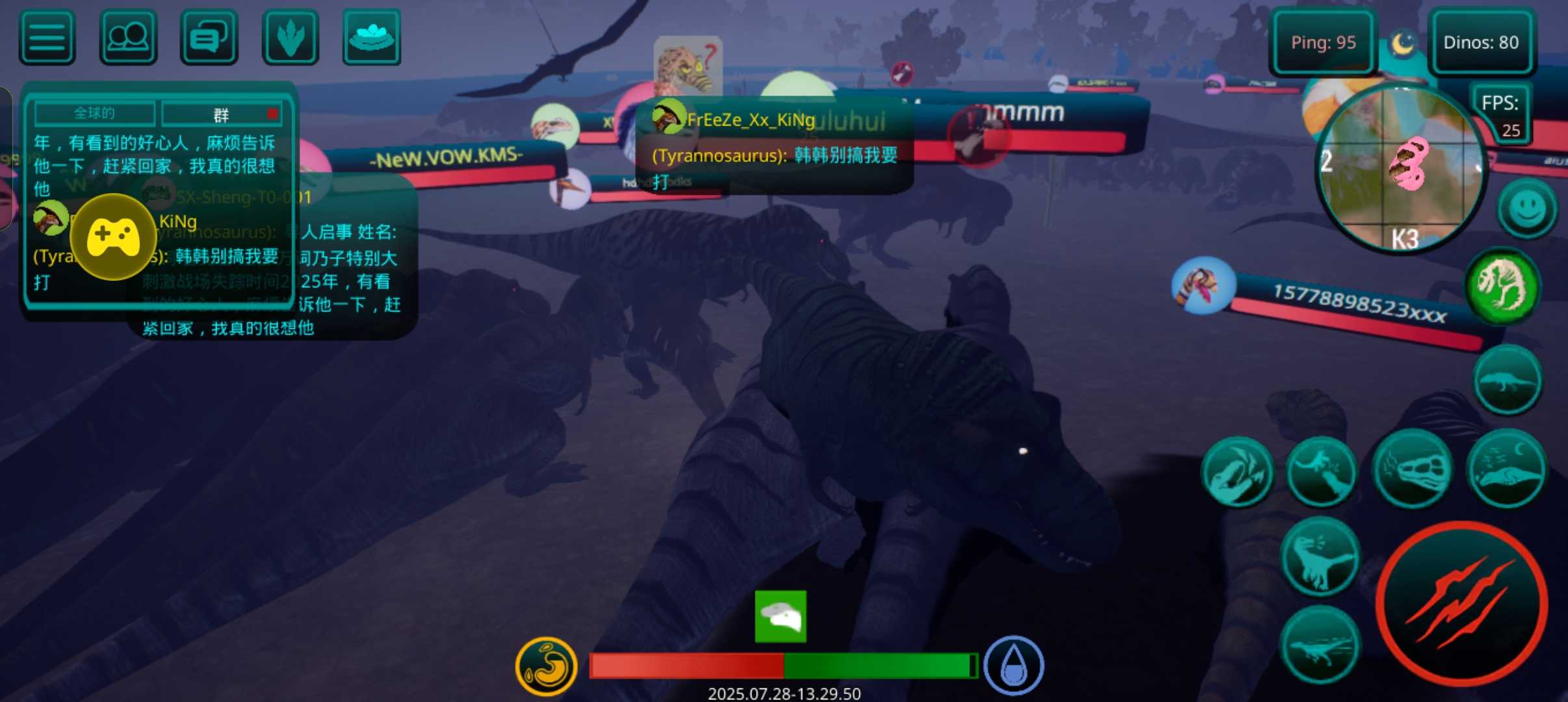Open the hamburger main menu
Screen dimensions: 1568x702
[47, 38]
